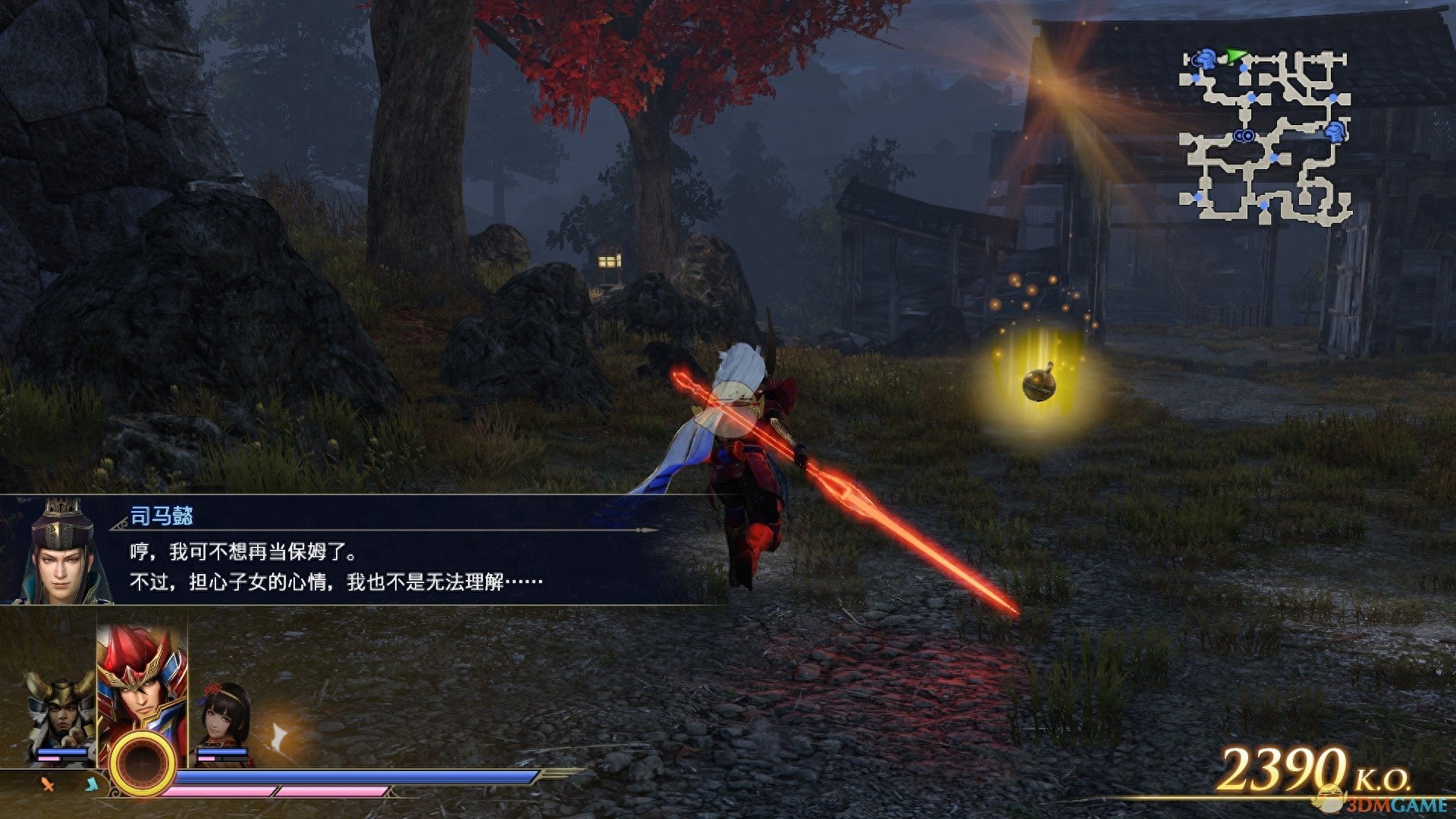Click the orange sword buff icon
Screen dimensions: 1456x819
(48, 784)
